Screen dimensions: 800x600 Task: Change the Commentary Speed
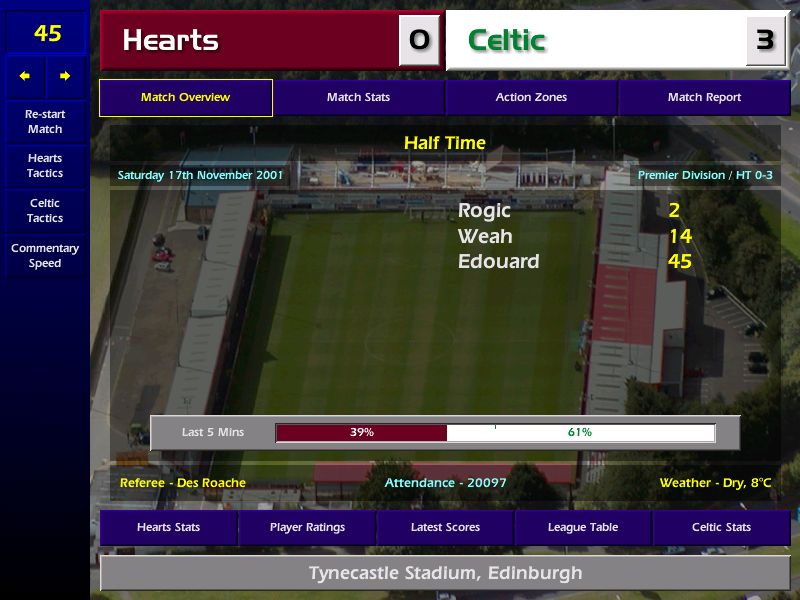coord(45,256)
